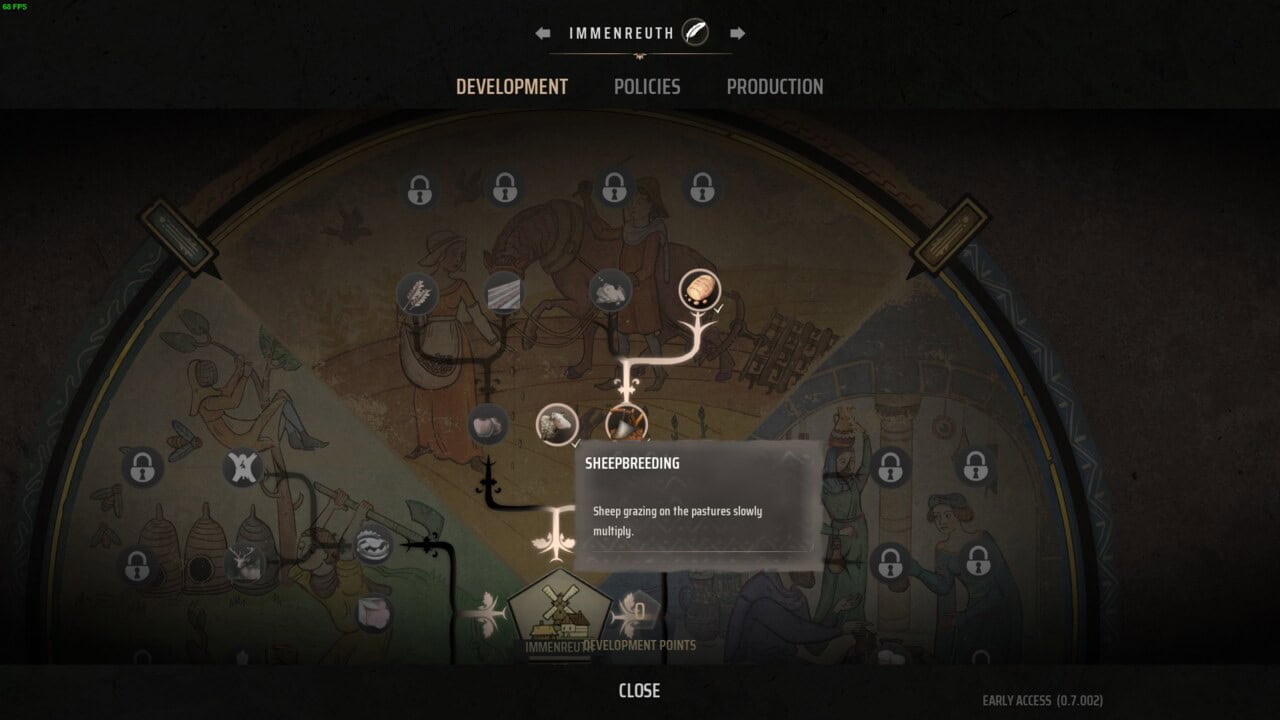Select the animal hide development node
1280x720 pixels.
tap(242, 468)
